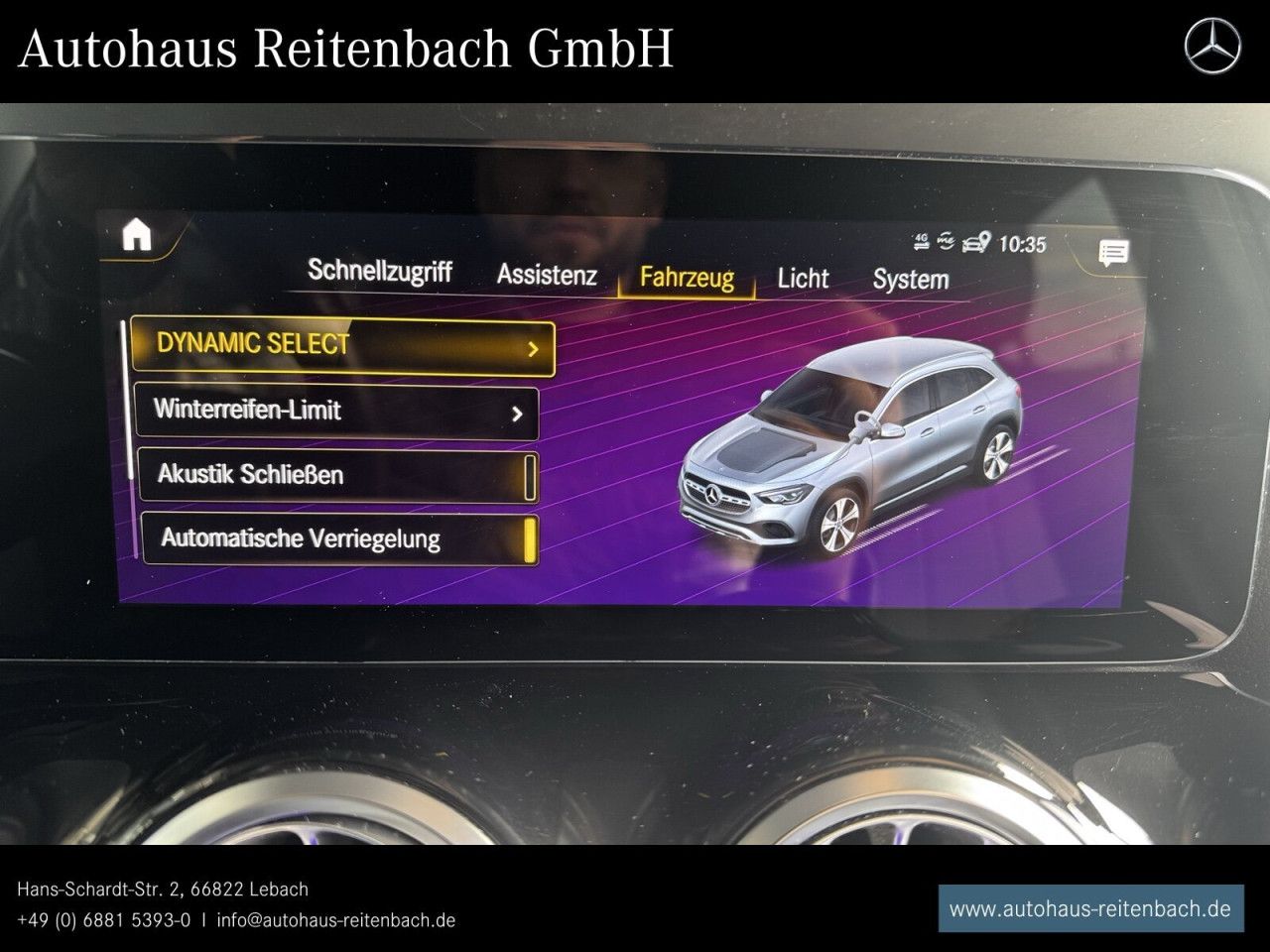Screen dimensions: 1270x952
Task: Select the Licht tab
Action: coord(803,279)
